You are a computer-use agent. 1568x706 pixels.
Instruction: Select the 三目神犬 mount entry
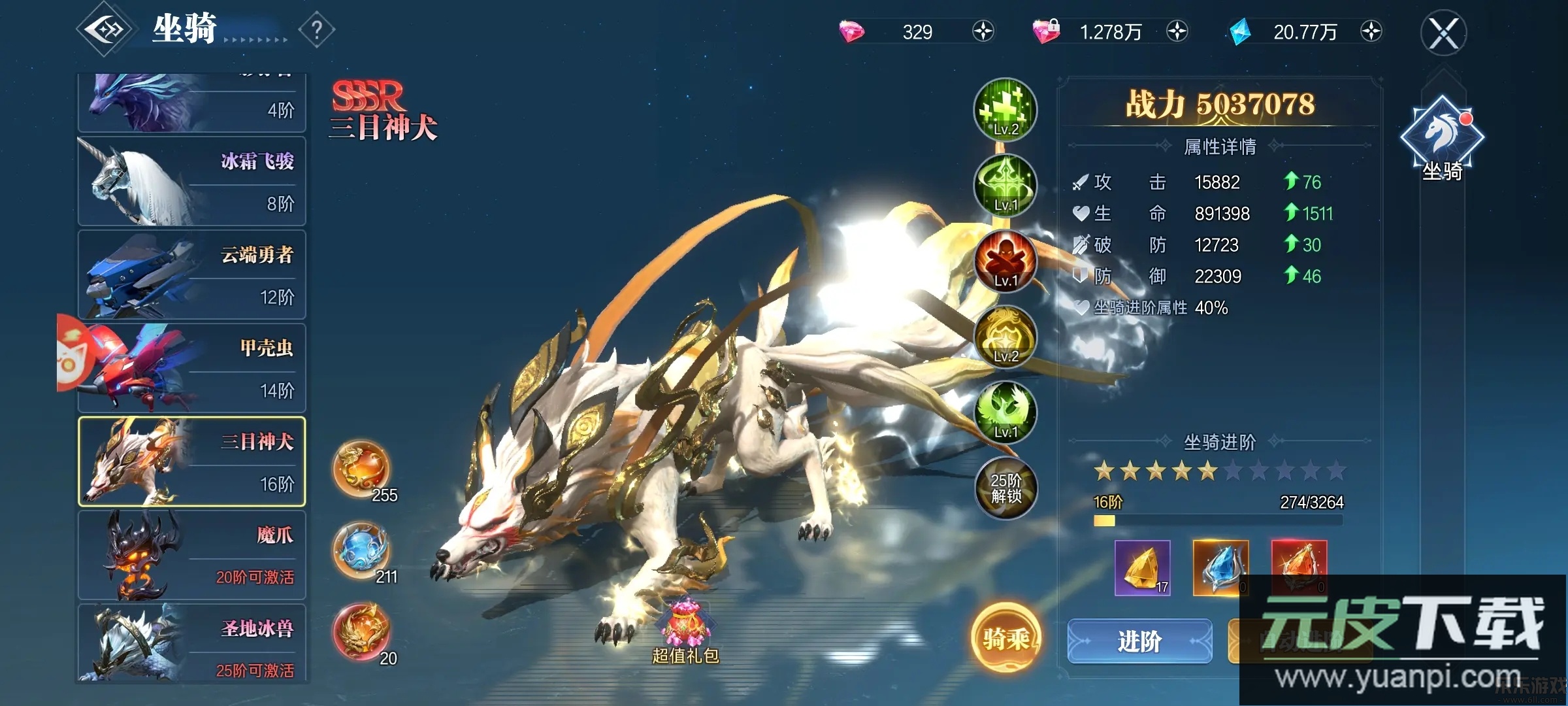[x=192, y=462]
